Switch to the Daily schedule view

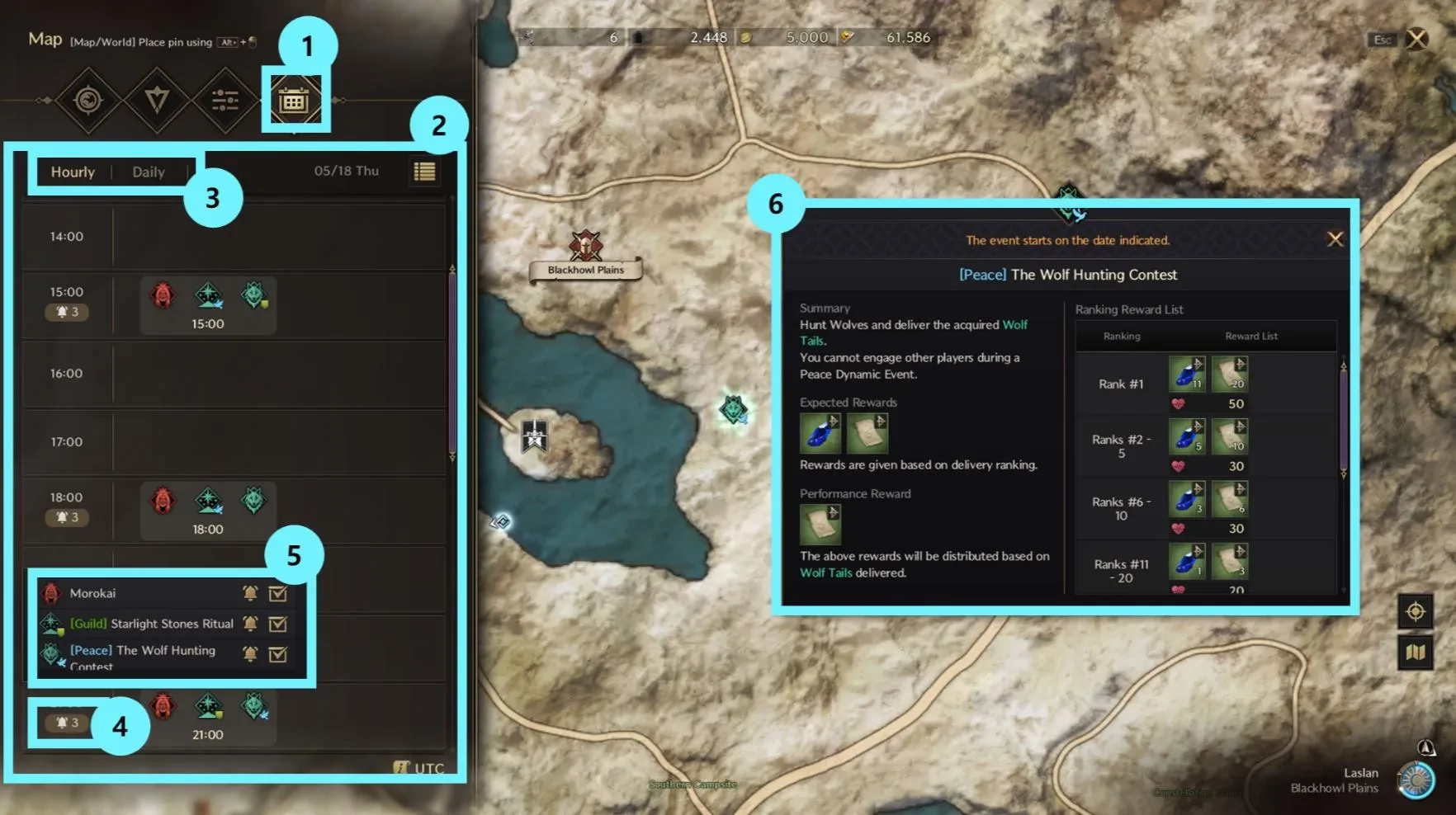(x=149, y=172)
